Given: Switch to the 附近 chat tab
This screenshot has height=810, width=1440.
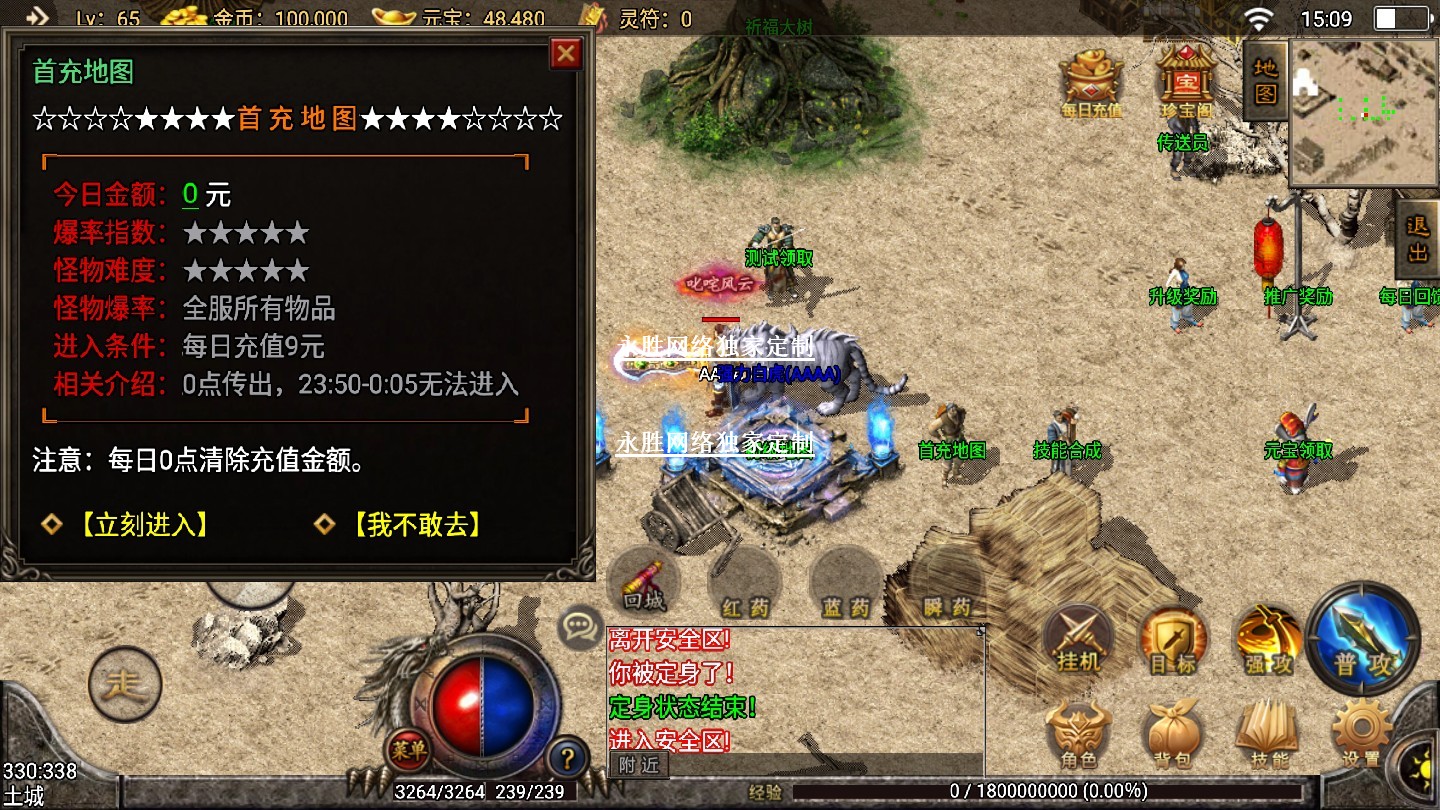Looking at the screenshot, I should coord(638,765).
